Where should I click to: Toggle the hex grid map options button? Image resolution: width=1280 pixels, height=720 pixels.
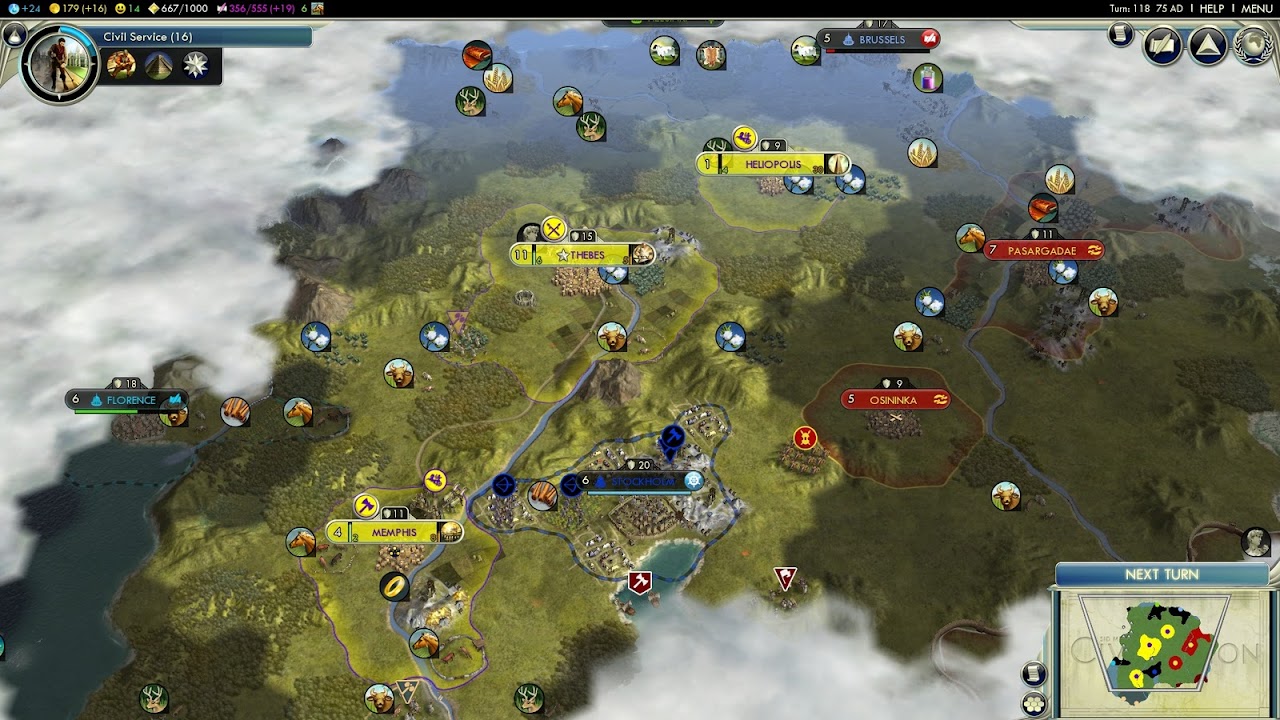pyautogui.click(x=1034, y=704)
